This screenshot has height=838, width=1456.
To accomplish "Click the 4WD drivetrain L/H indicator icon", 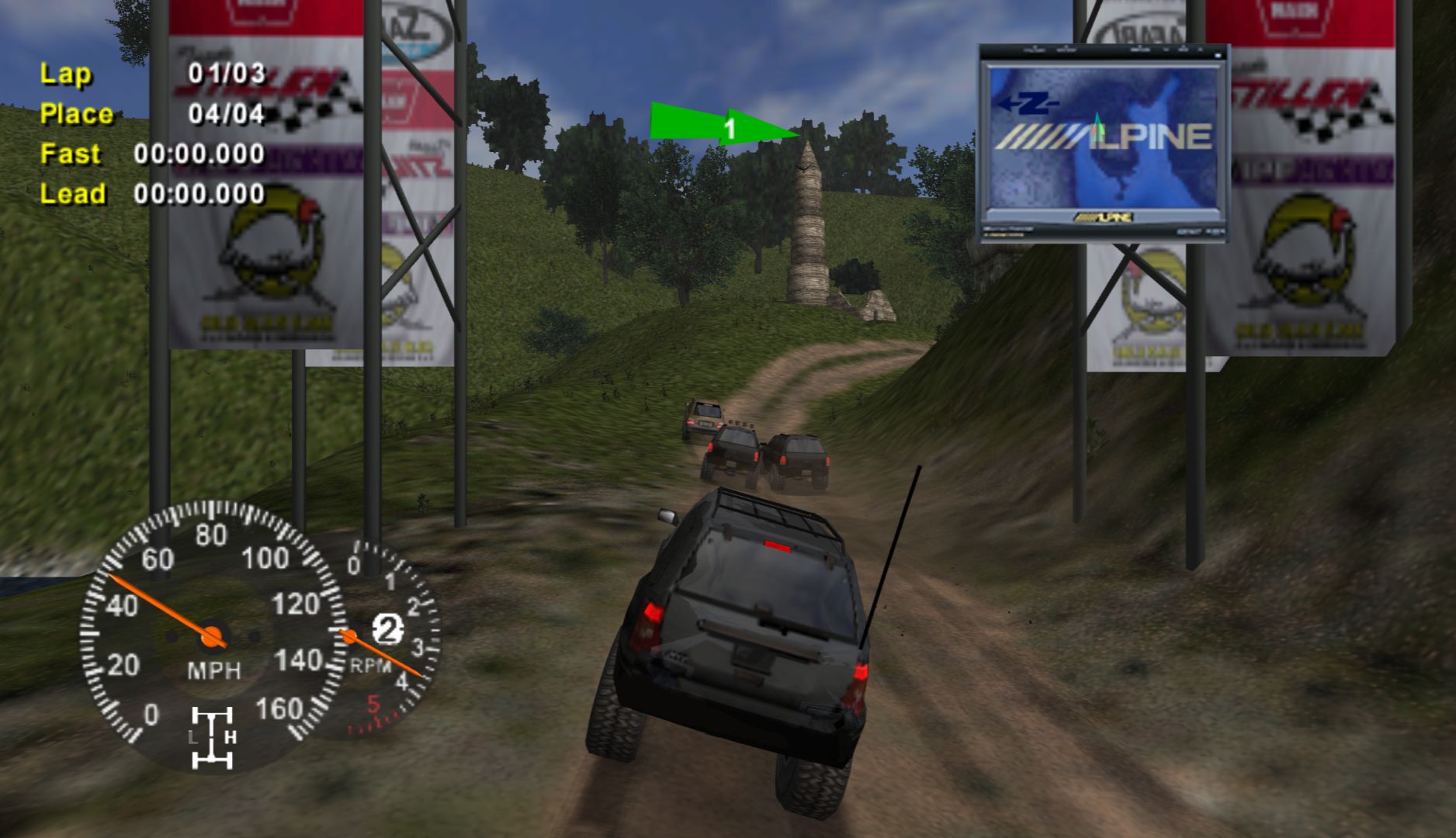I will (212, 737).
